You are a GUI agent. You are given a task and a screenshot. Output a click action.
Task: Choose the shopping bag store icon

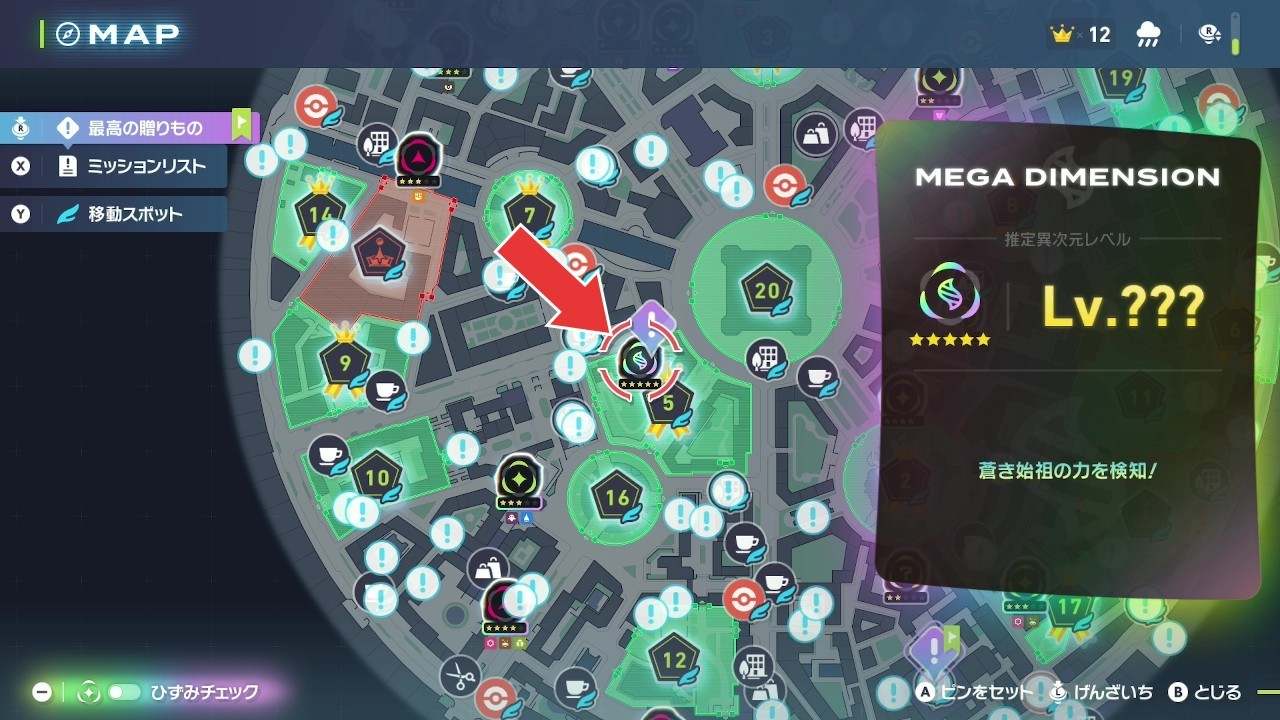[488, 571]
